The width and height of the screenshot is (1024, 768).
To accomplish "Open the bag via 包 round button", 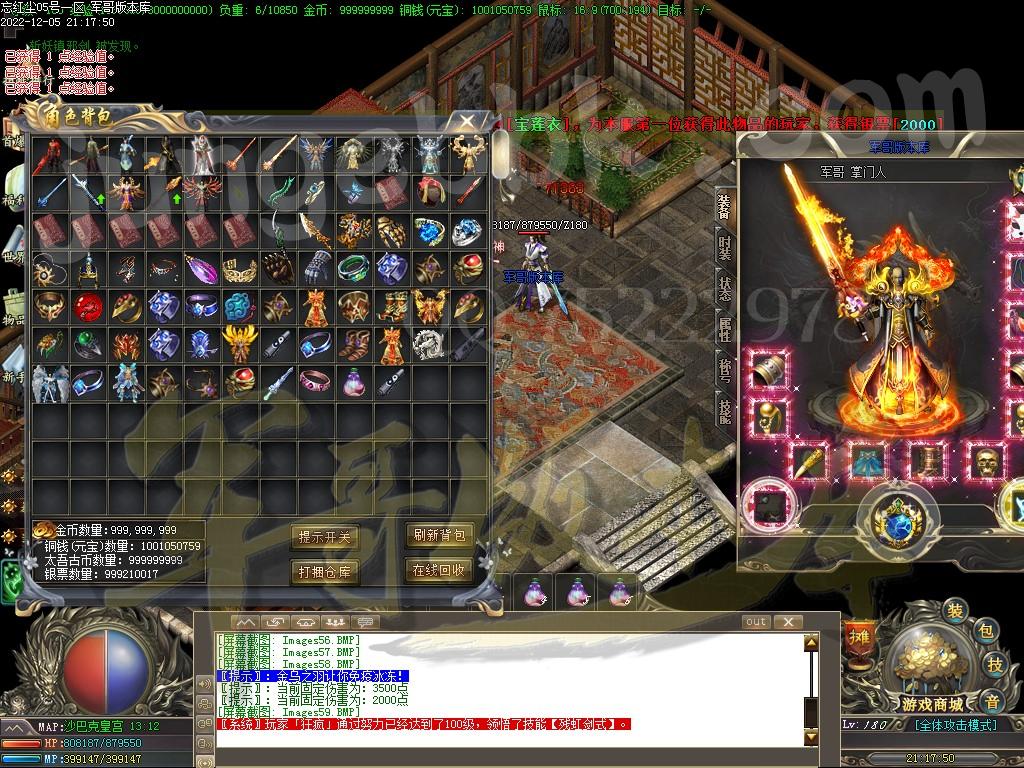I will tap(985, 631).
